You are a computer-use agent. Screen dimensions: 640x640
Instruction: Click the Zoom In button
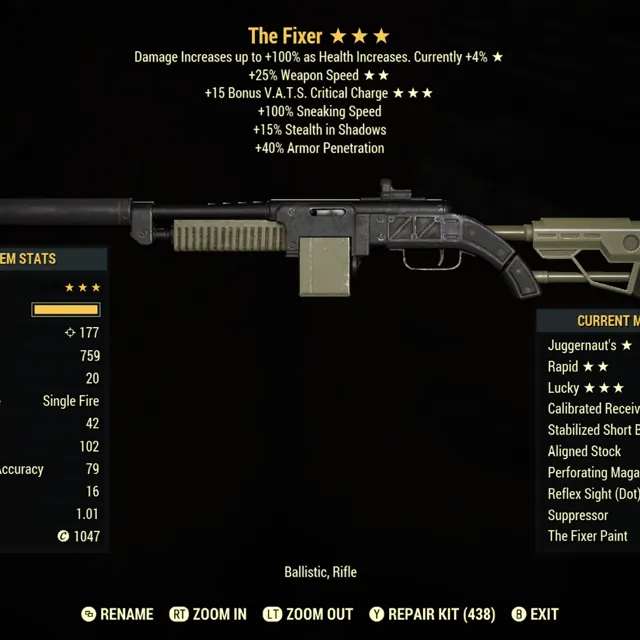208,614
